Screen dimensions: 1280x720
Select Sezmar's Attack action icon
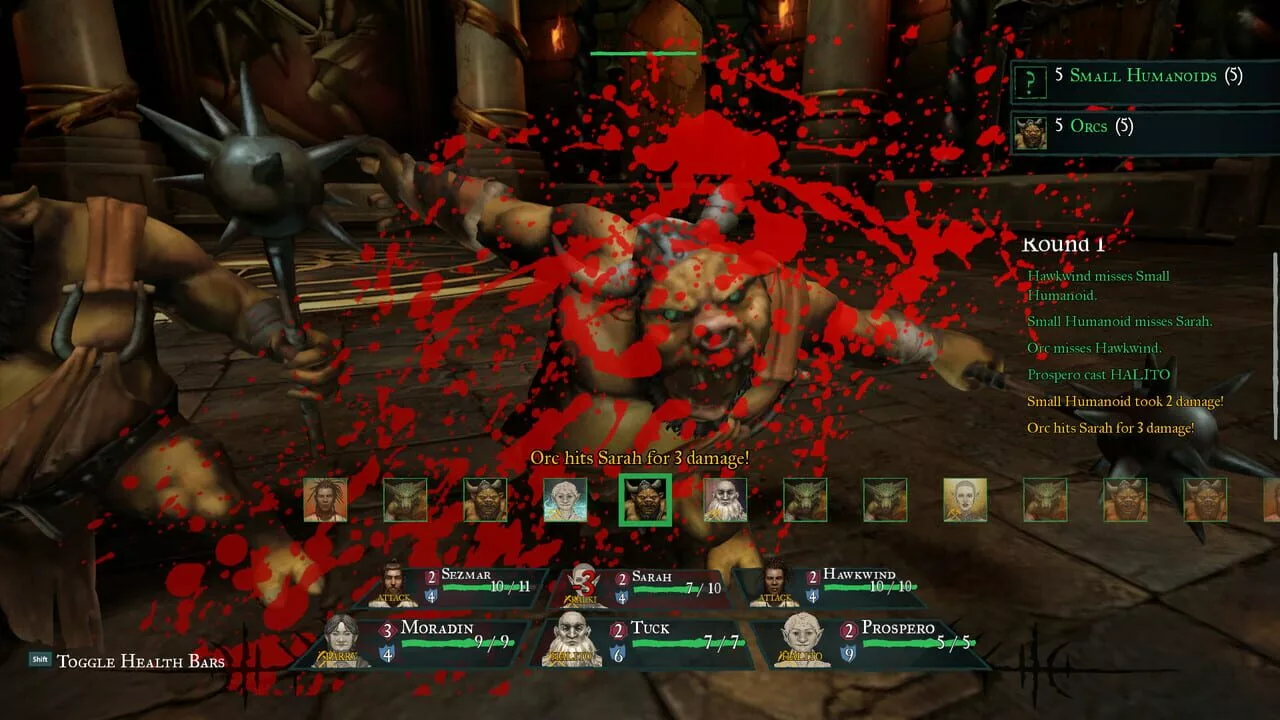392,598
